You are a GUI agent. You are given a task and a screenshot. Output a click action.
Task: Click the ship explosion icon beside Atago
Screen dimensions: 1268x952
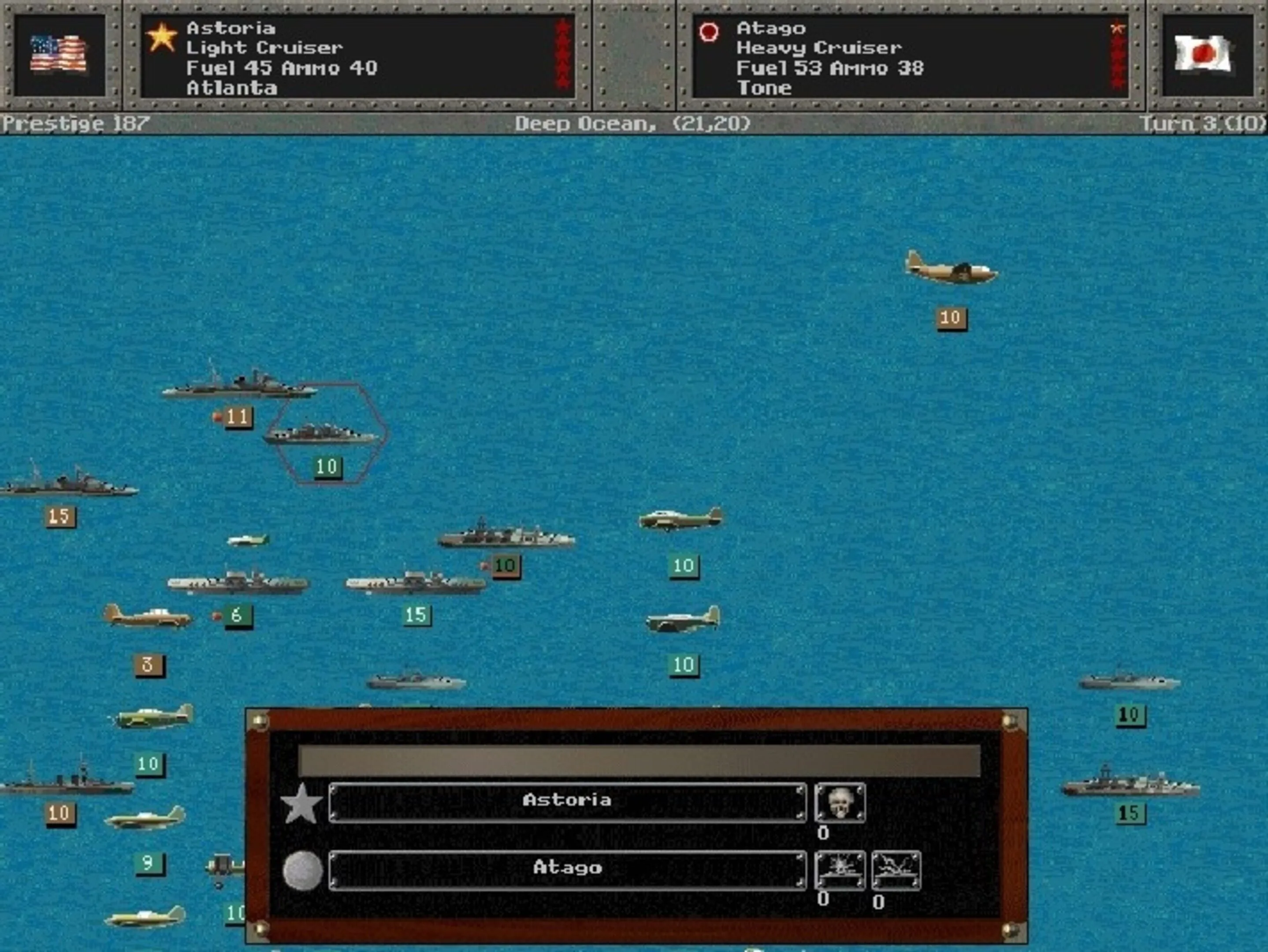pyautogui.click(x=839, y=870)
